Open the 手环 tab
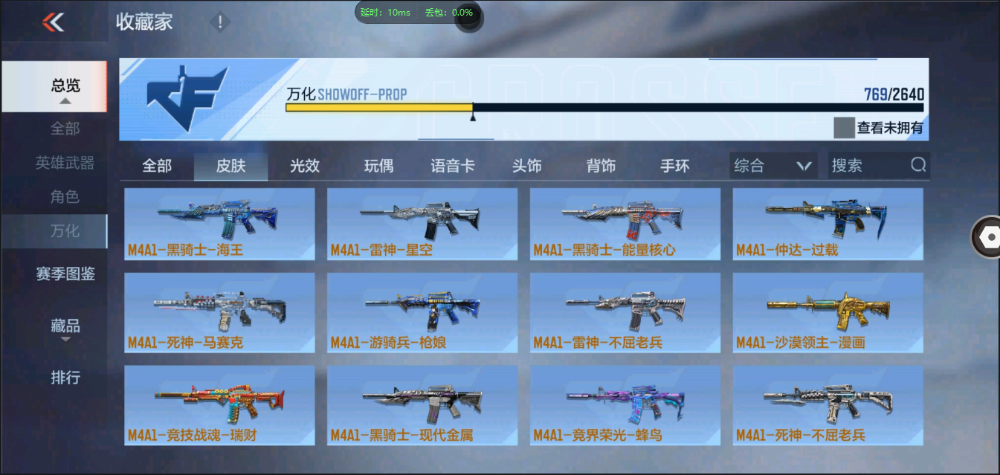The width and height of the screenshot is (1000, 475). click(675, 166)
